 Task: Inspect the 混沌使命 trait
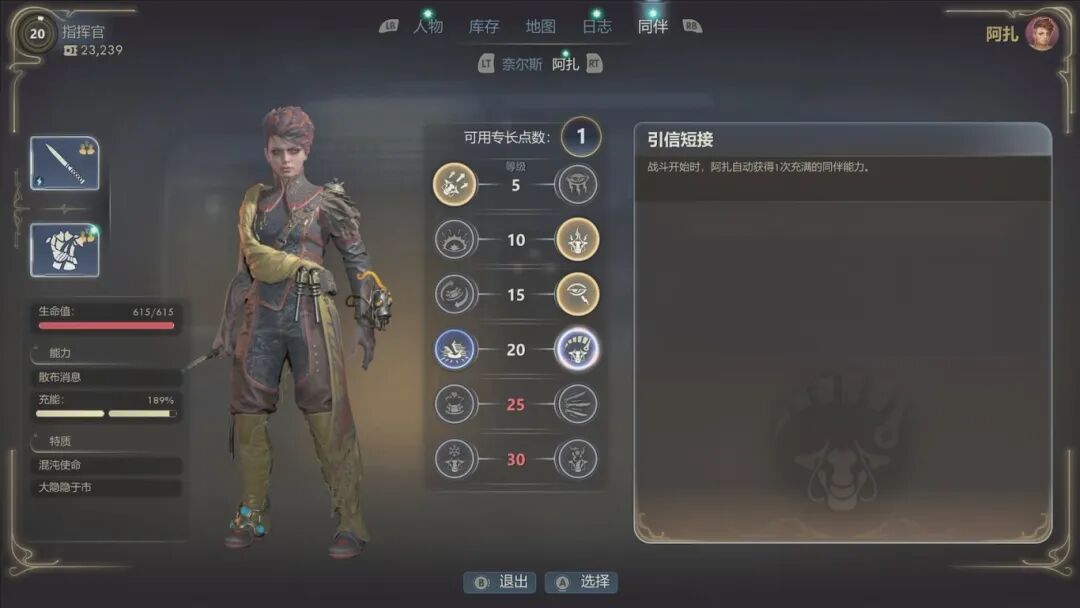(x=105, y=465)
